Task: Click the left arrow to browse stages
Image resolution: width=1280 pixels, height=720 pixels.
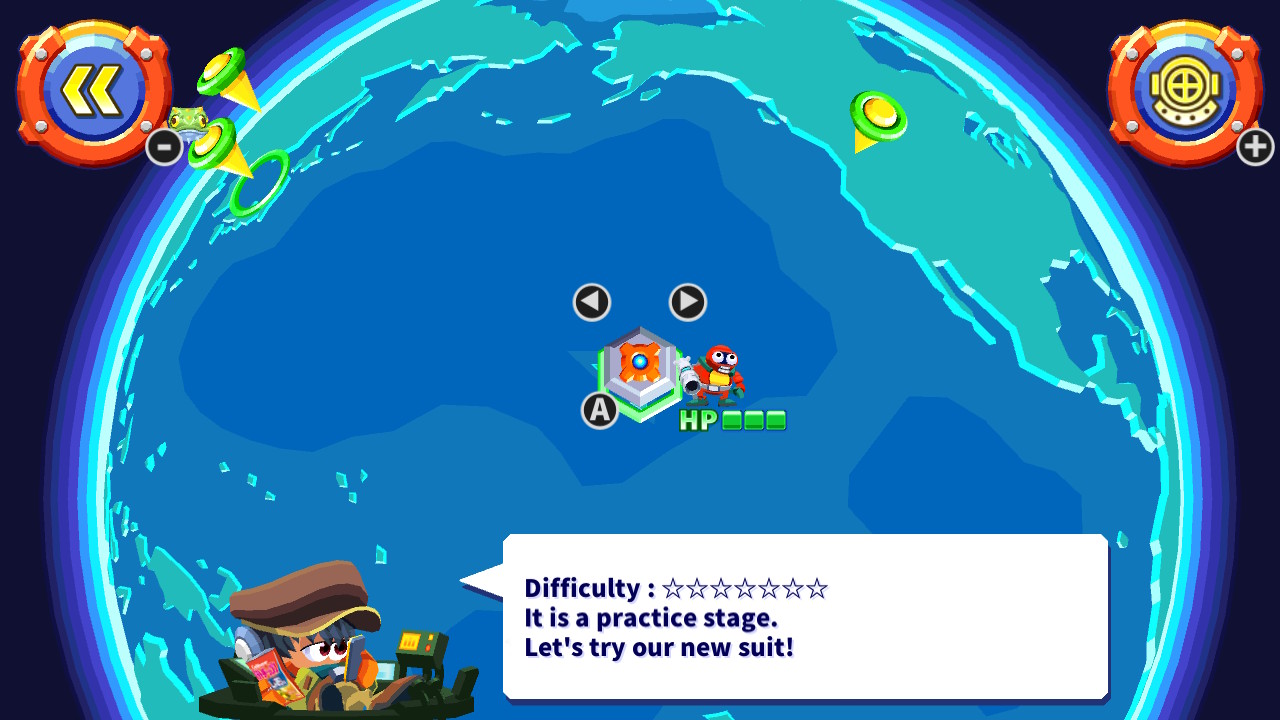Action: pos(591,302)
